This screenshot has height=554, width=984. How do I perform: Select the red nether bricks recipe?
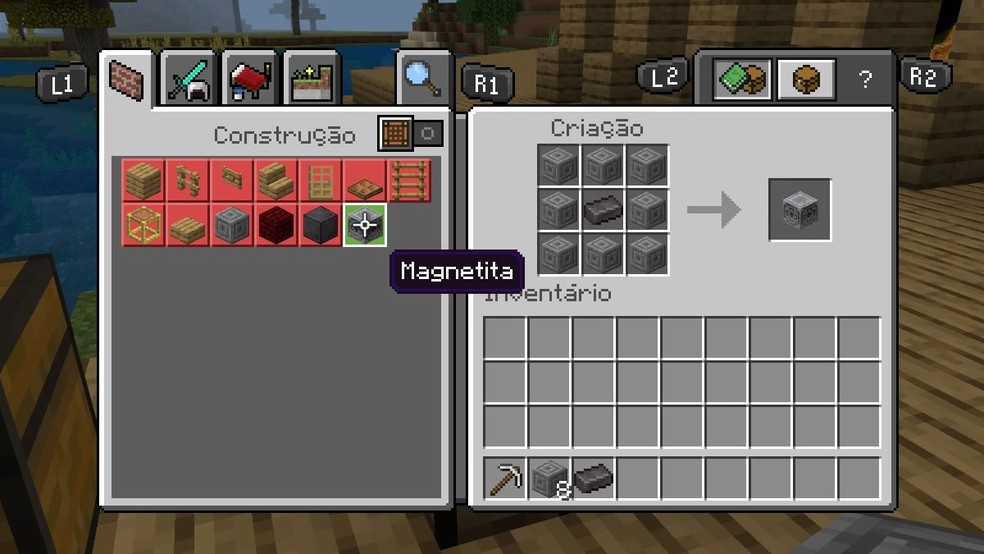[x=275, y=224]
